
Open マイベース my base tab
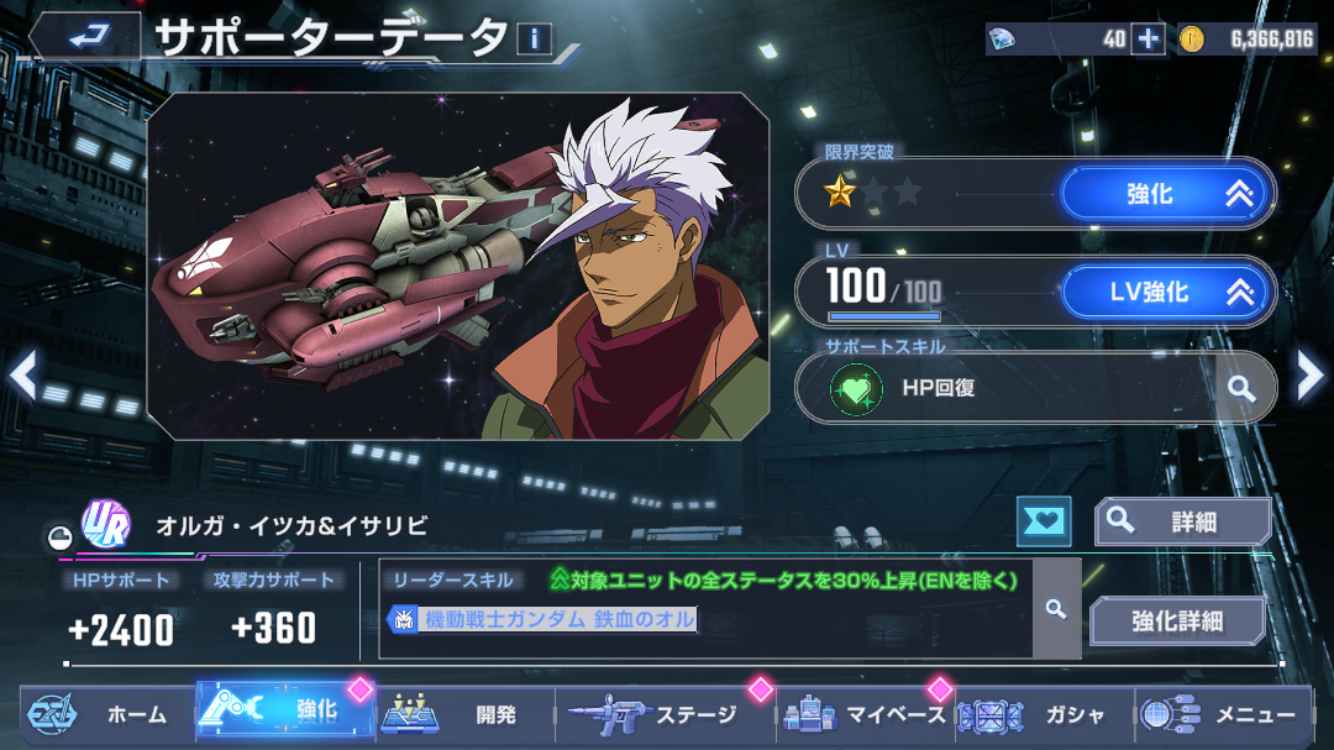pos(866,714)
